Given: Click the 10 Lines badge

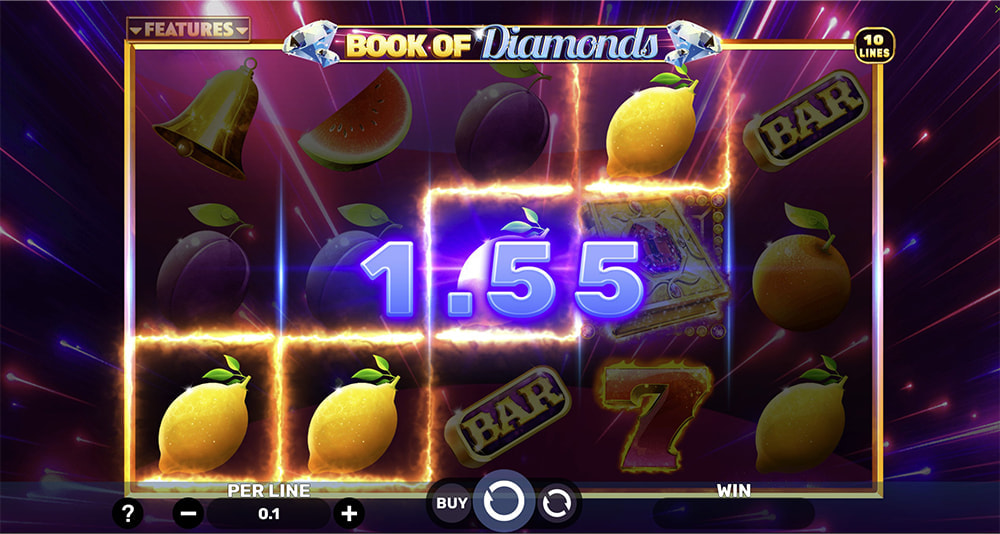Looking at the screenshot, I should pos(875,44).
